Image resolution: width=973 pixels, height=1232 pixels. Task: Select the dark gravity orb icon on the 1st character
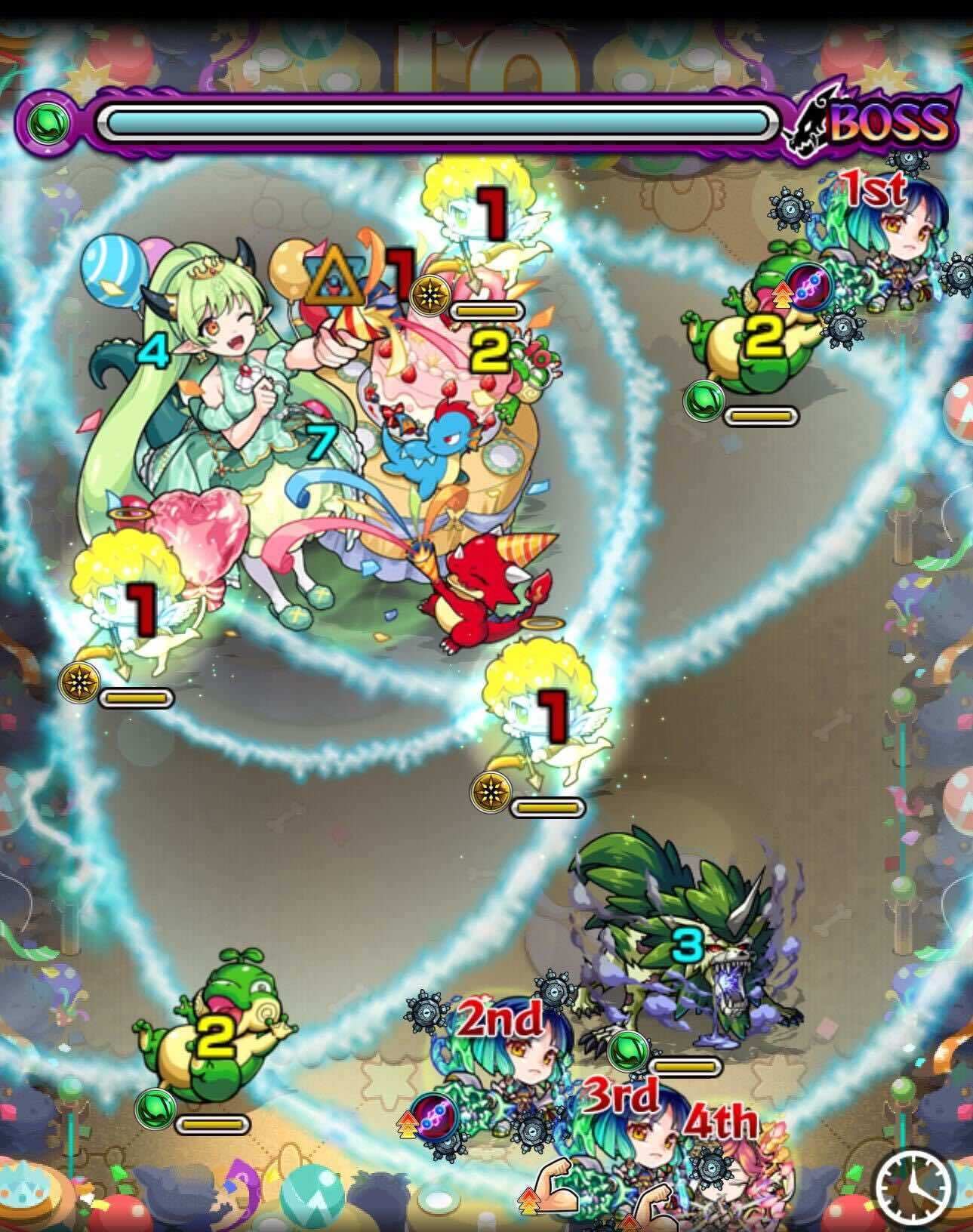point(809,286)
